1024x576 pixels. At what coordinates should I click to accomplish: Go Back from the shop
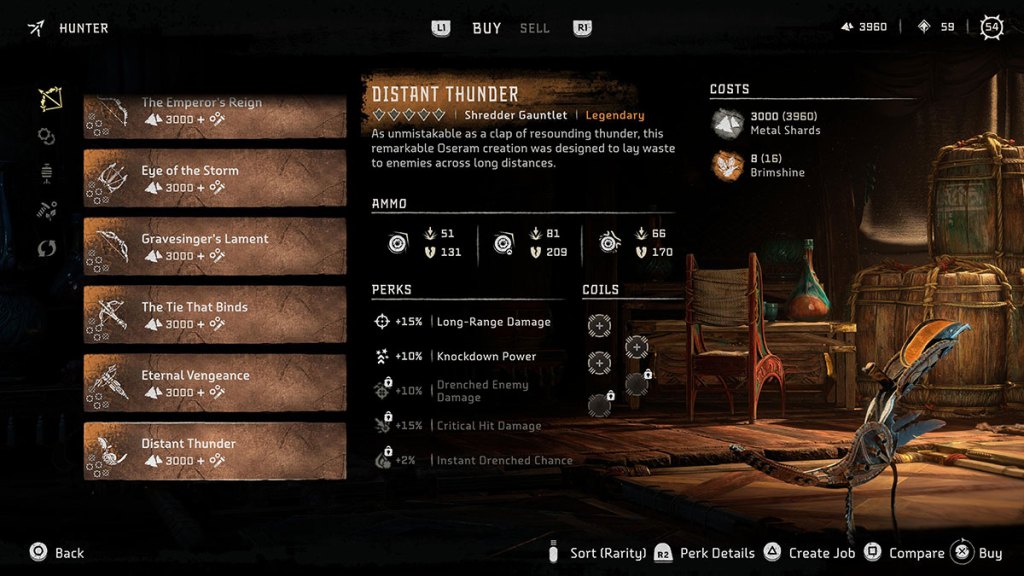(58, 553)
